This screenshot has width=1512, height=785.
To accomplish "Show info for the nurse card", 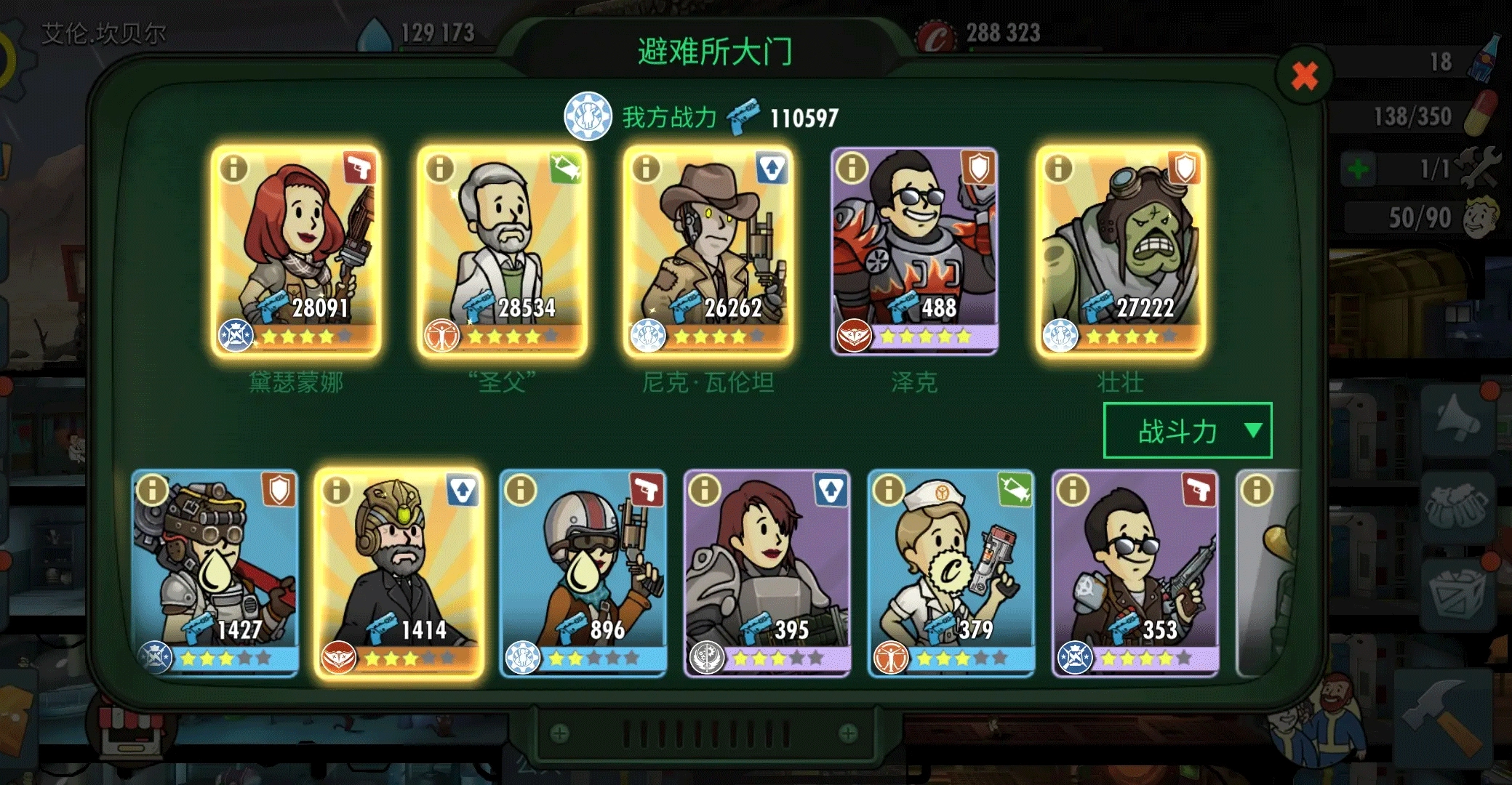I will click(x=889, y=491).
